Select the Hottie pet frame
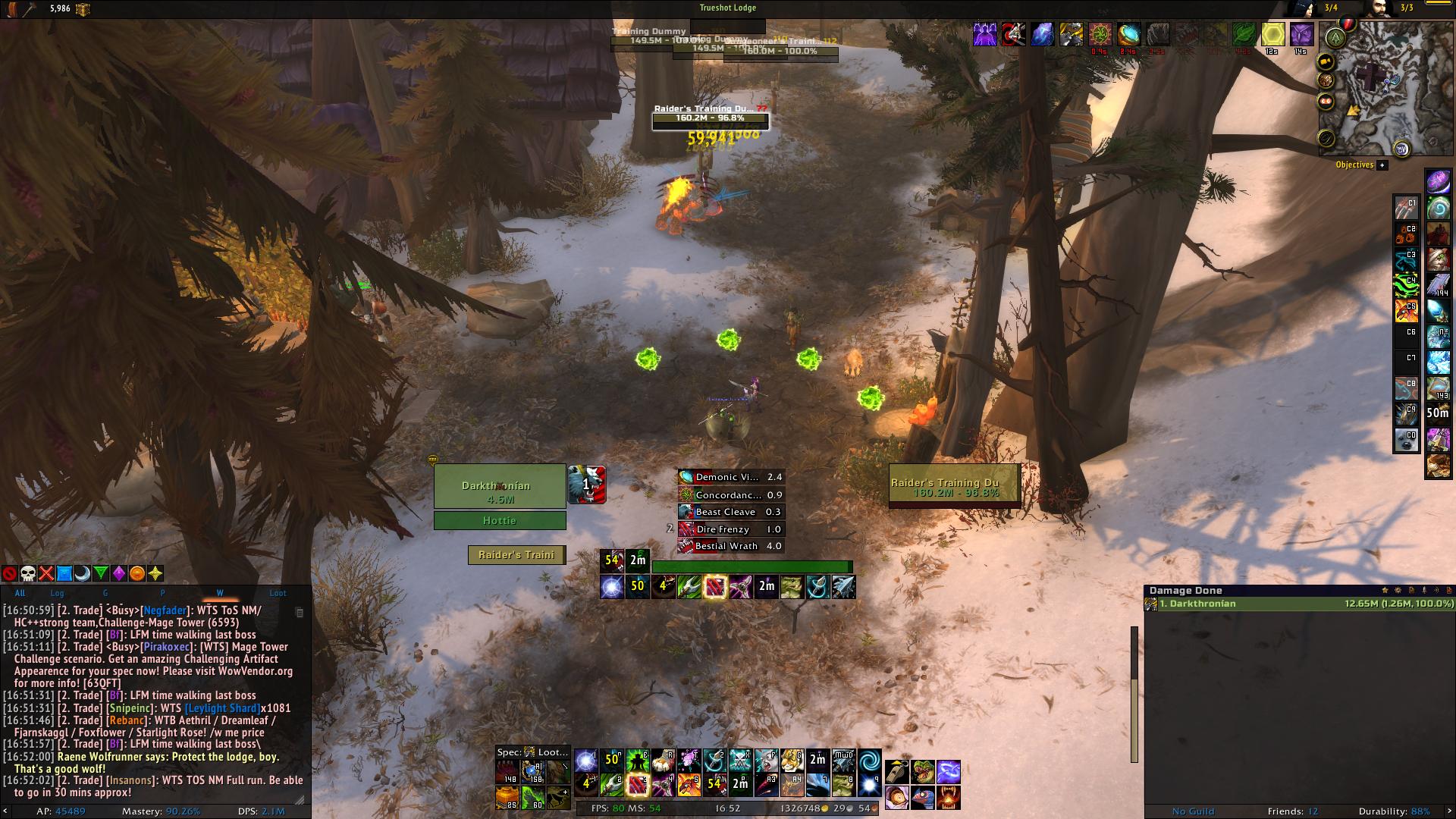Image resolution: width=1456 pixels, height=819 pixels. pyautogui.click(x=499, y=521)
